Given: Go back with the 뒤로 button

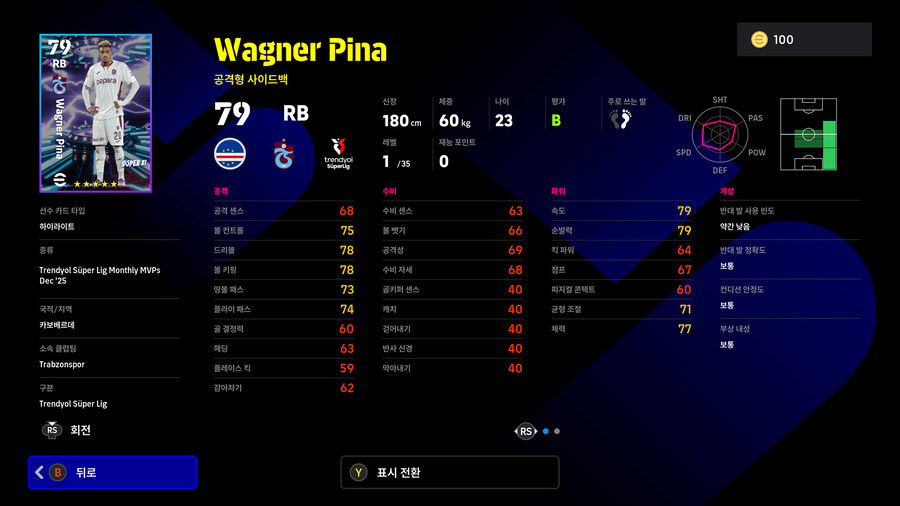Looking at the screenshot, I should (x=112, y=472).
